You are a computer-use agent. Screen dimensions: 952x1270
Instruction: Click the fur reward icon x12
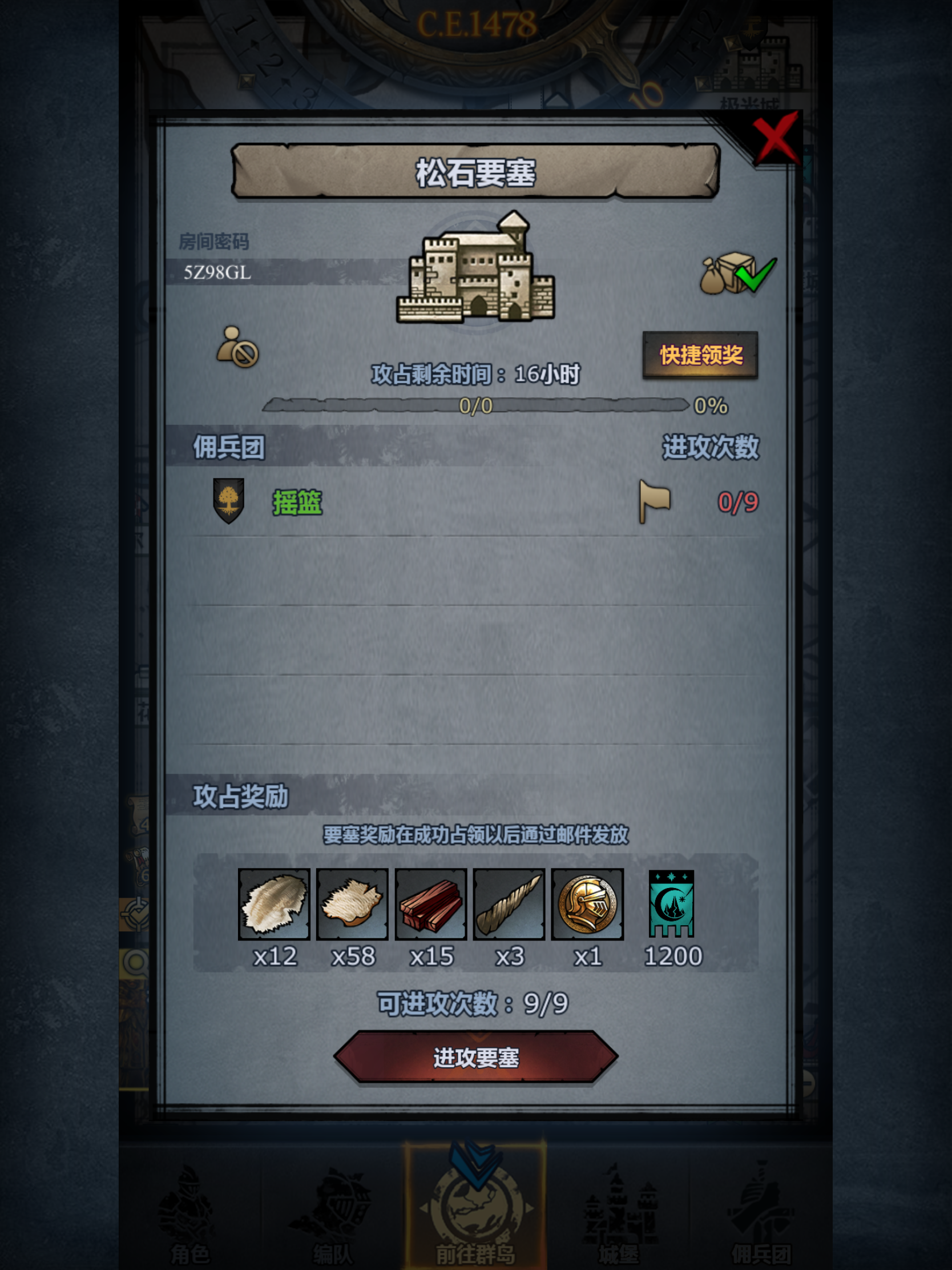[275, 903]
